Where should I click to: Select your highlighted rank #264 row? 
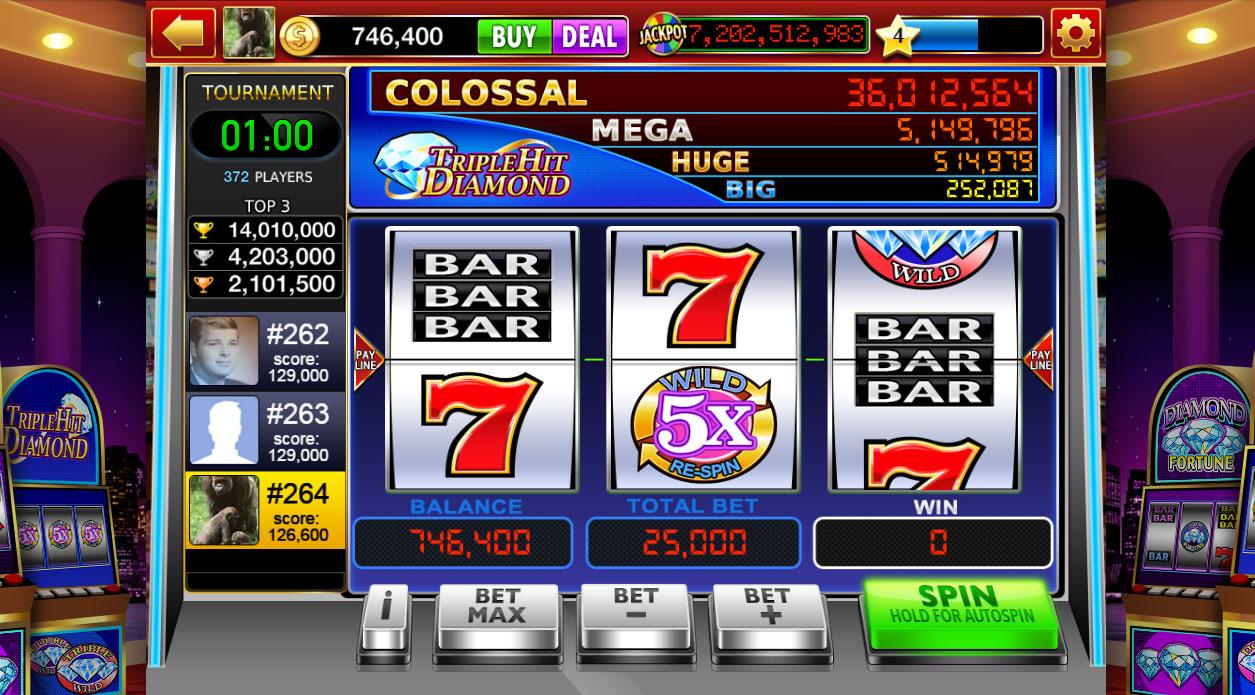click(265, 510)
